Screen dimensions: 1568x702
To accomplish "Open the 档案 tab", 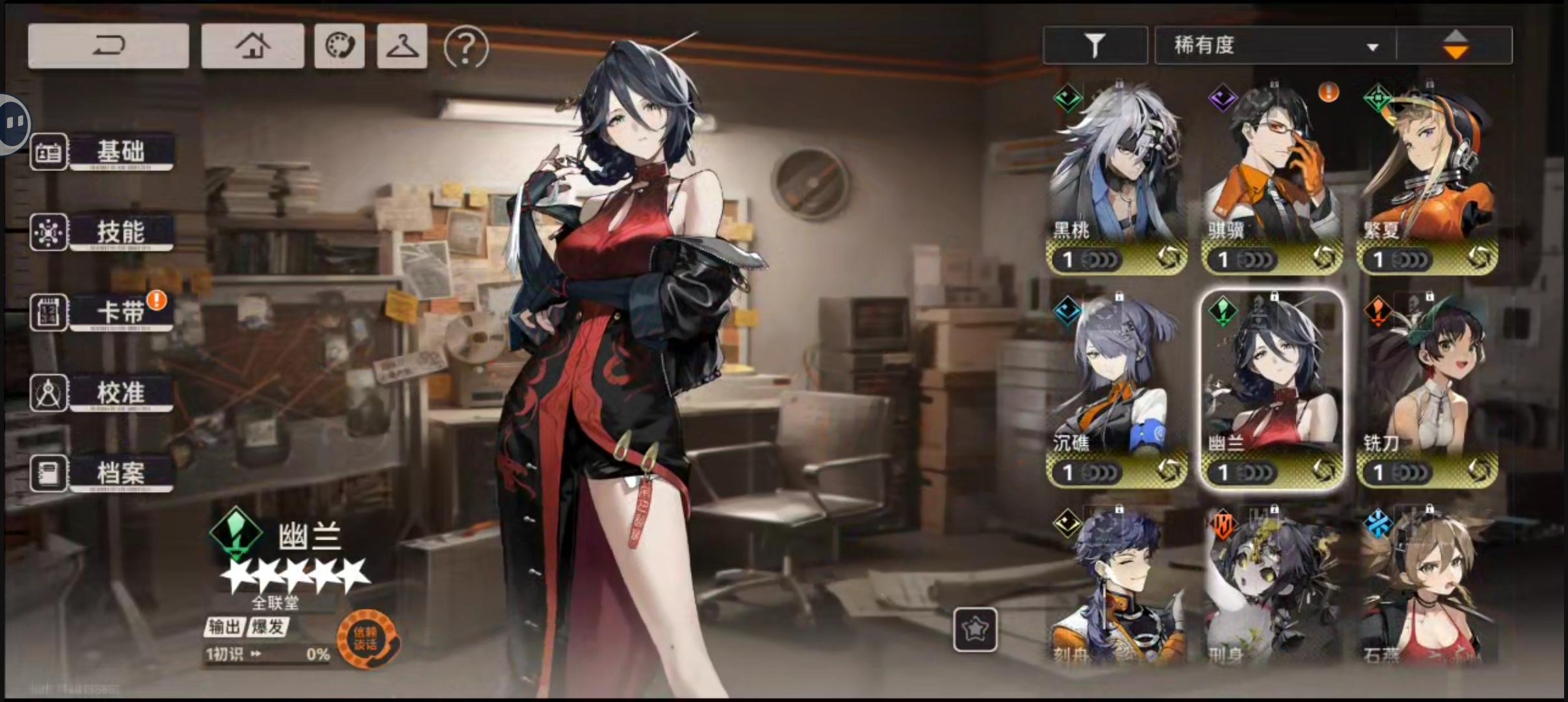I will pos(122,473).
